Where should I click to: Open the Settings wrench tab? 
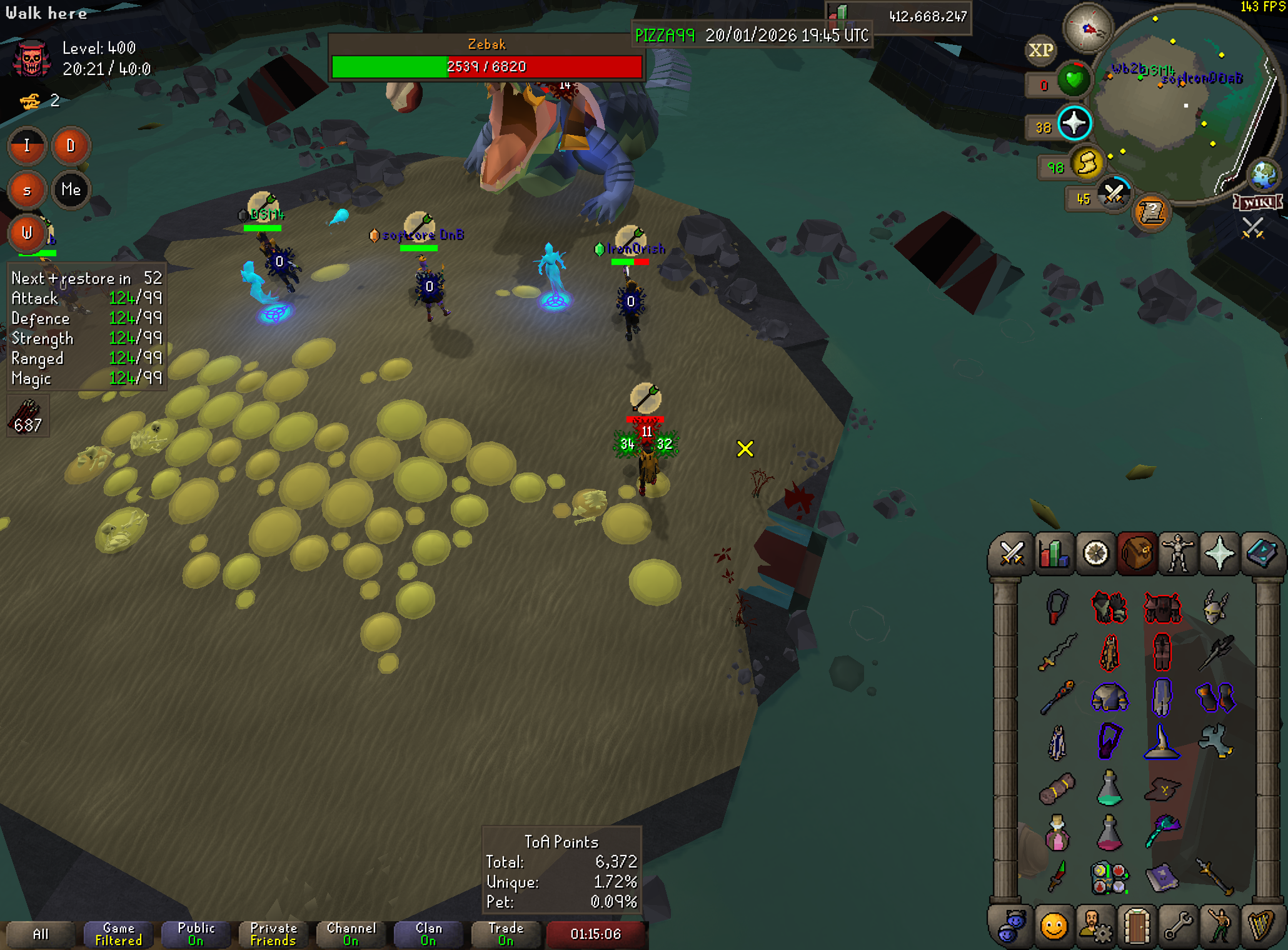pos(1178,926)
